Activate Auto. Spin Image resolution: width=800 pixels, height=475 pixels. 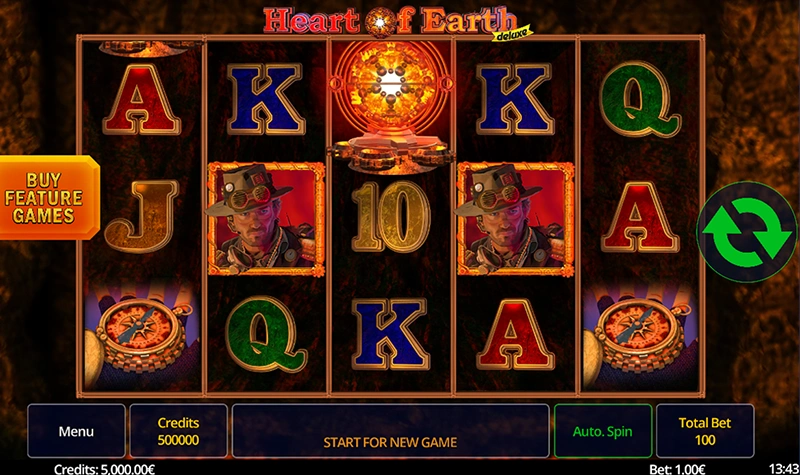click(x=603, y=431)
